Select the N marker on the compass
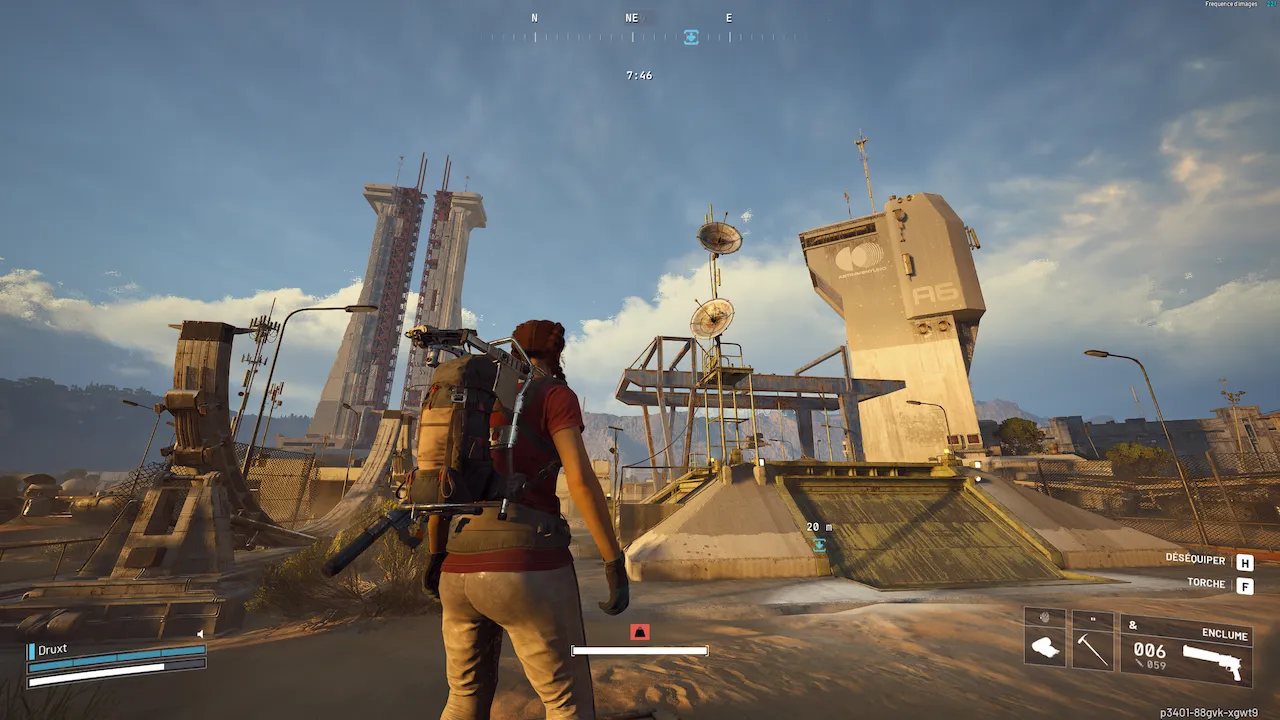This screenshot has height=720, width=1280. click(534, 17)
